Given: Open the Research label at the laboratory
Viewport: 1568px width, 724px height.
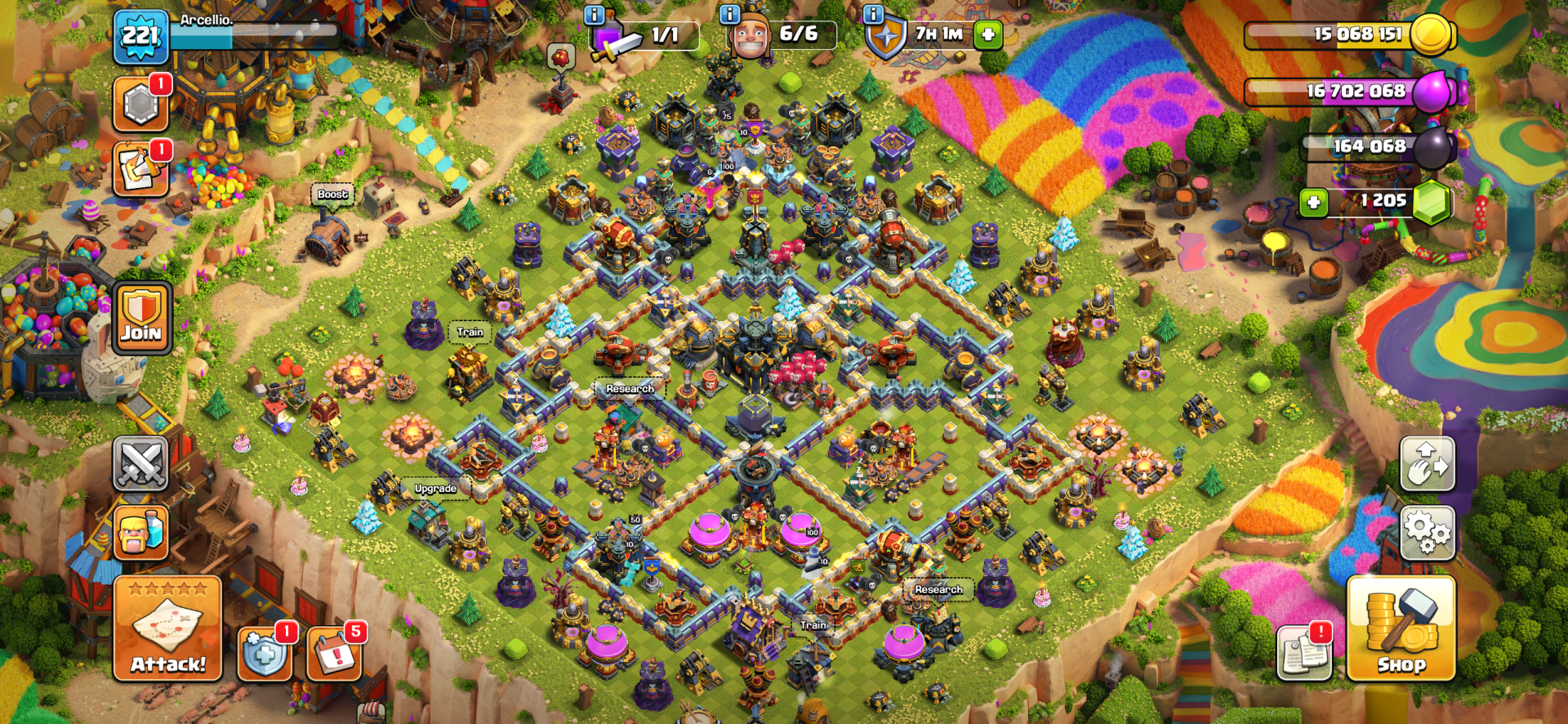Looking at the screenshot, I should coord(629,389).
